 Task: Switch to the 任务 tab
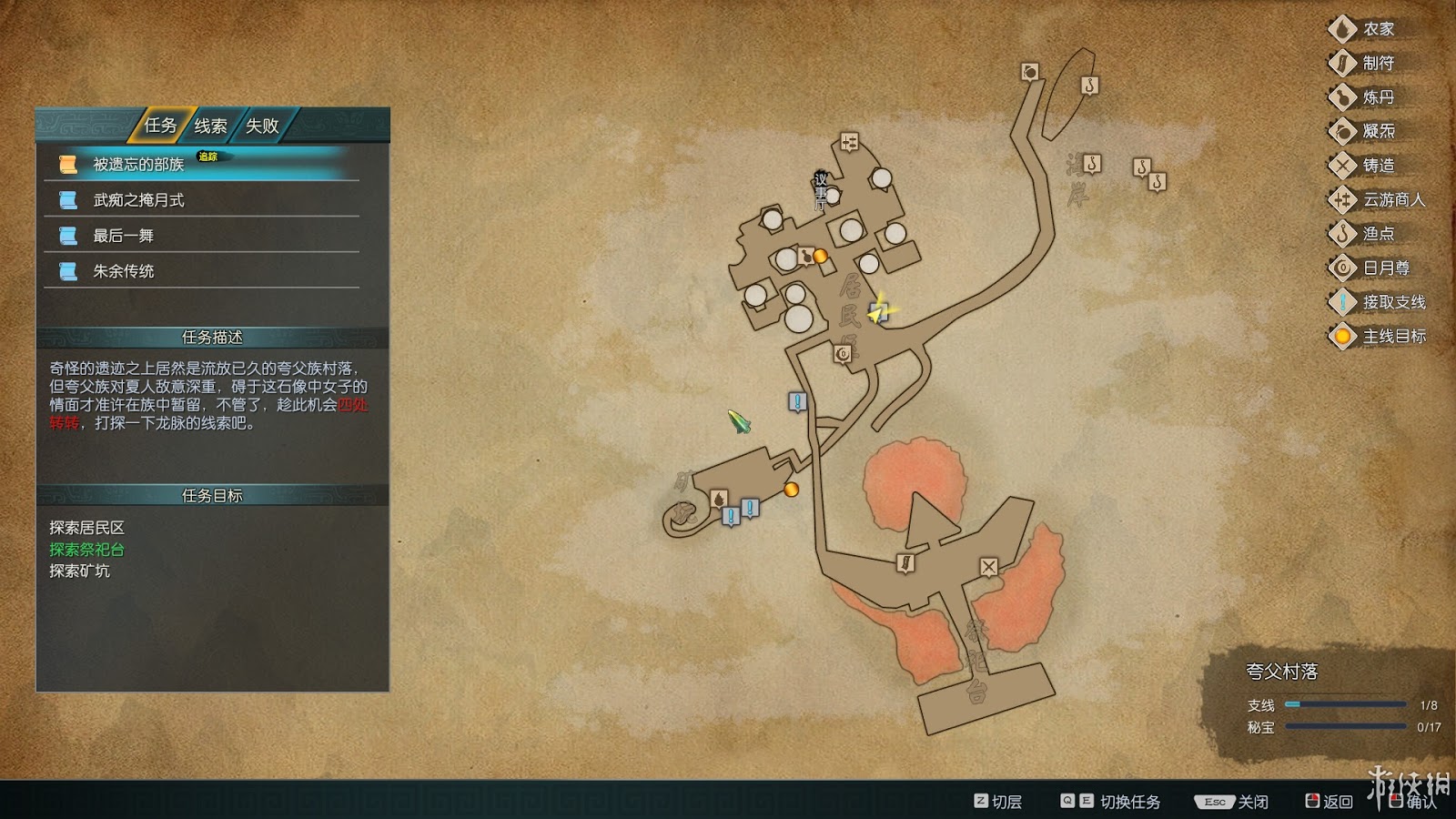(160, 126)
